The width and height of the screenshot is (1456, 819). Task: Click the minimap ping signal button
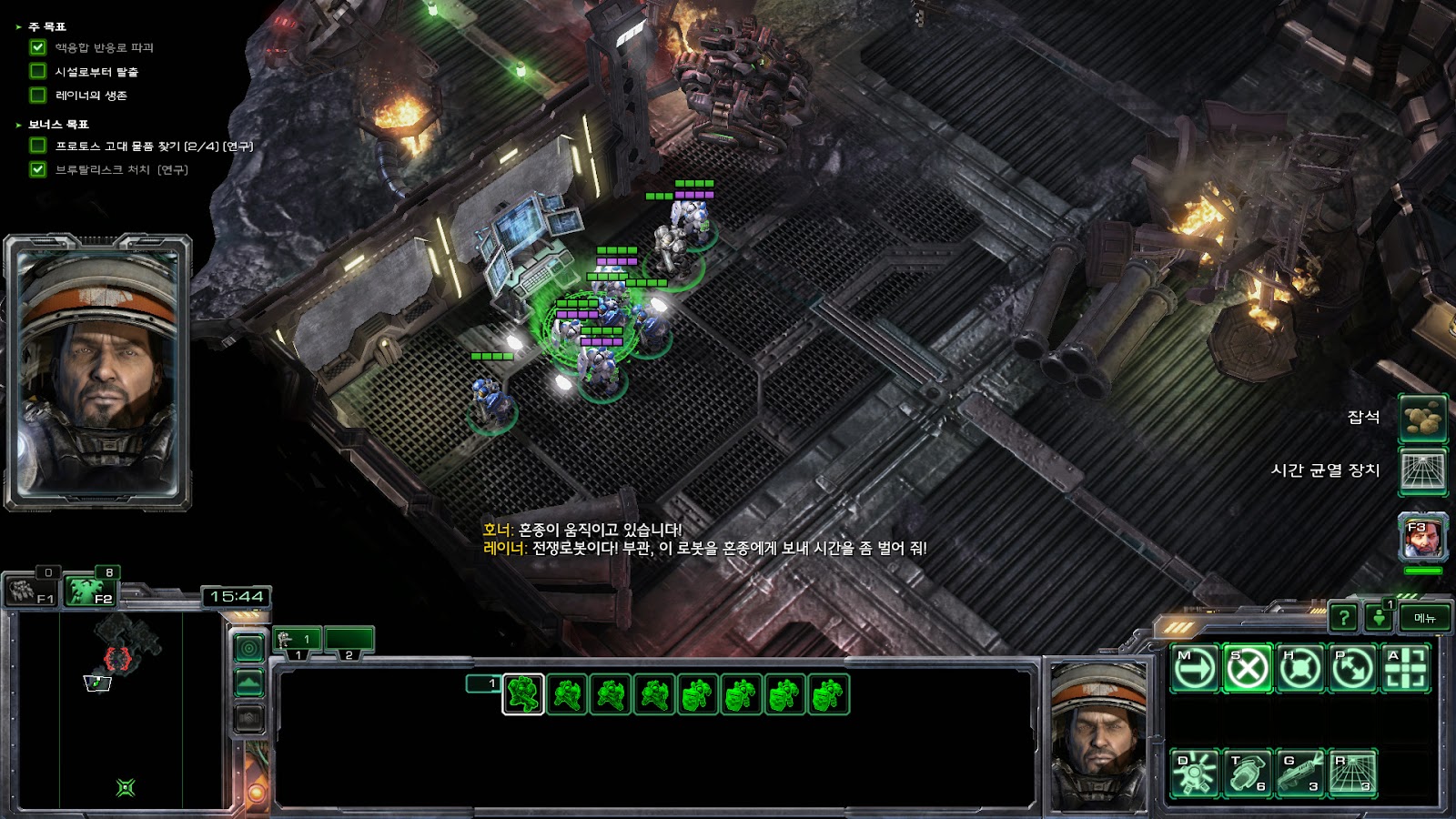pyautogui.click(x=249, y=647)
